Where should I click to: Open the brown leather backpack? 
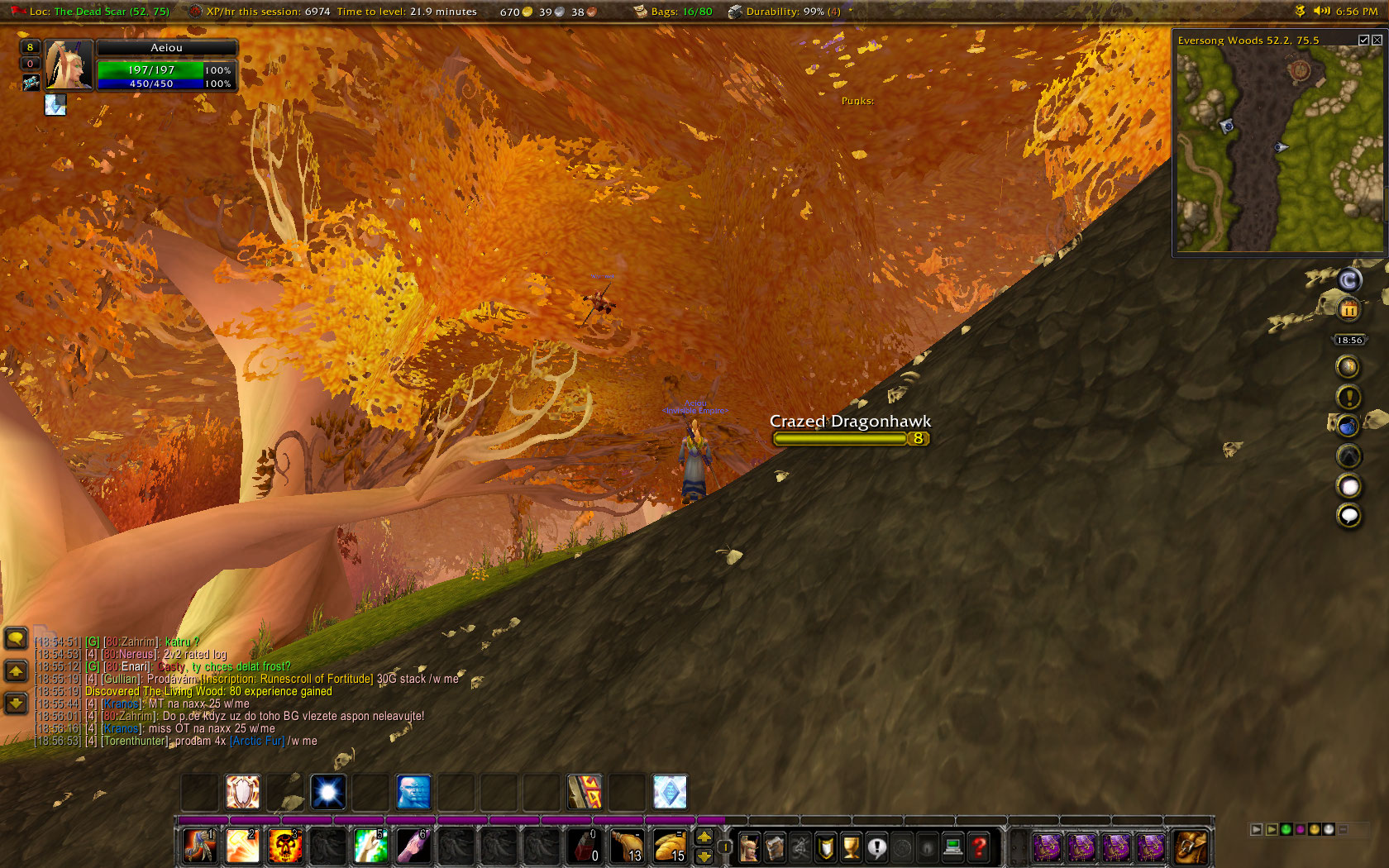tap(1190, 847)
